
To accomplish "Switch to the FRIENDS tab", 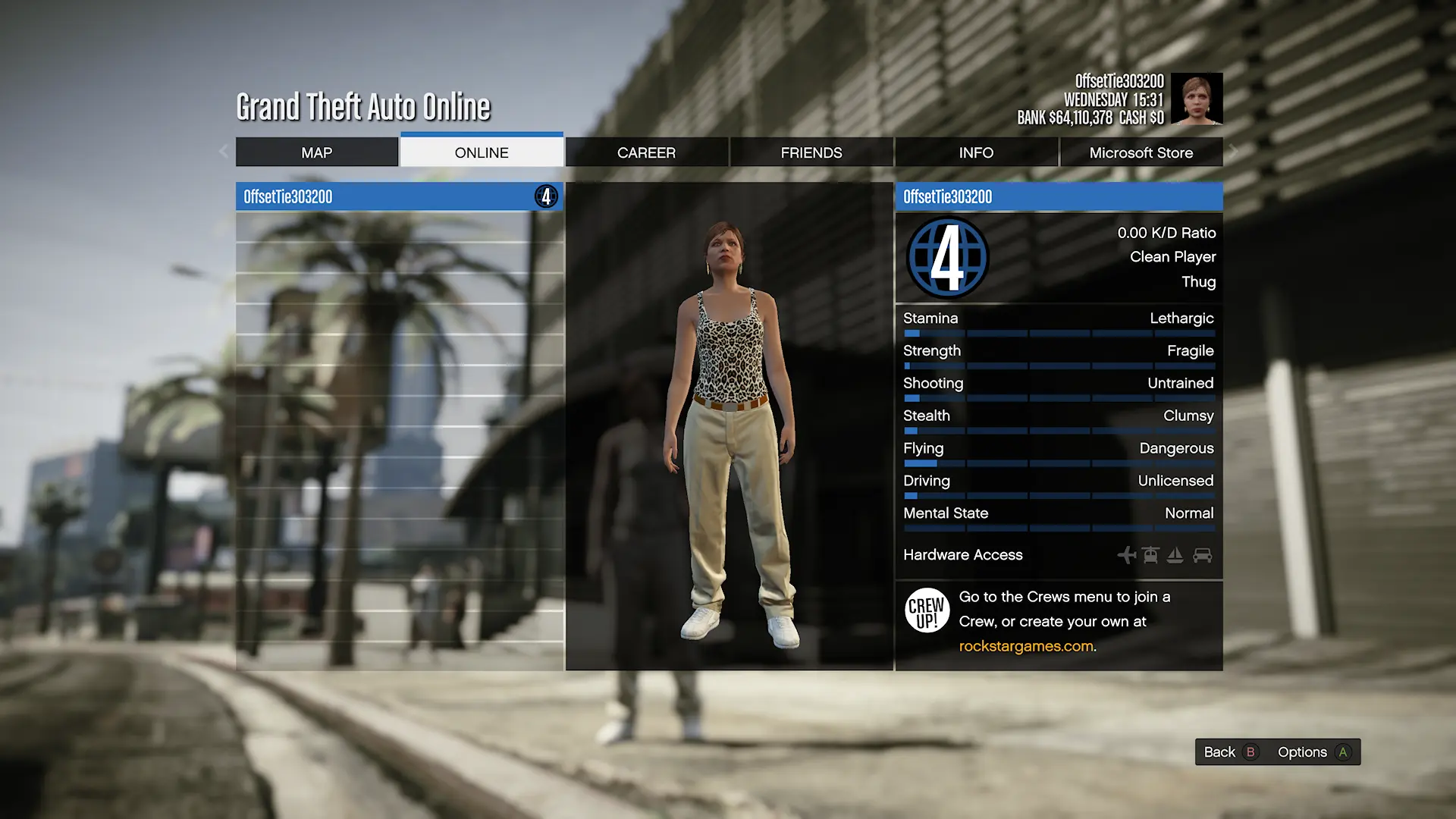I will (810, 152).
